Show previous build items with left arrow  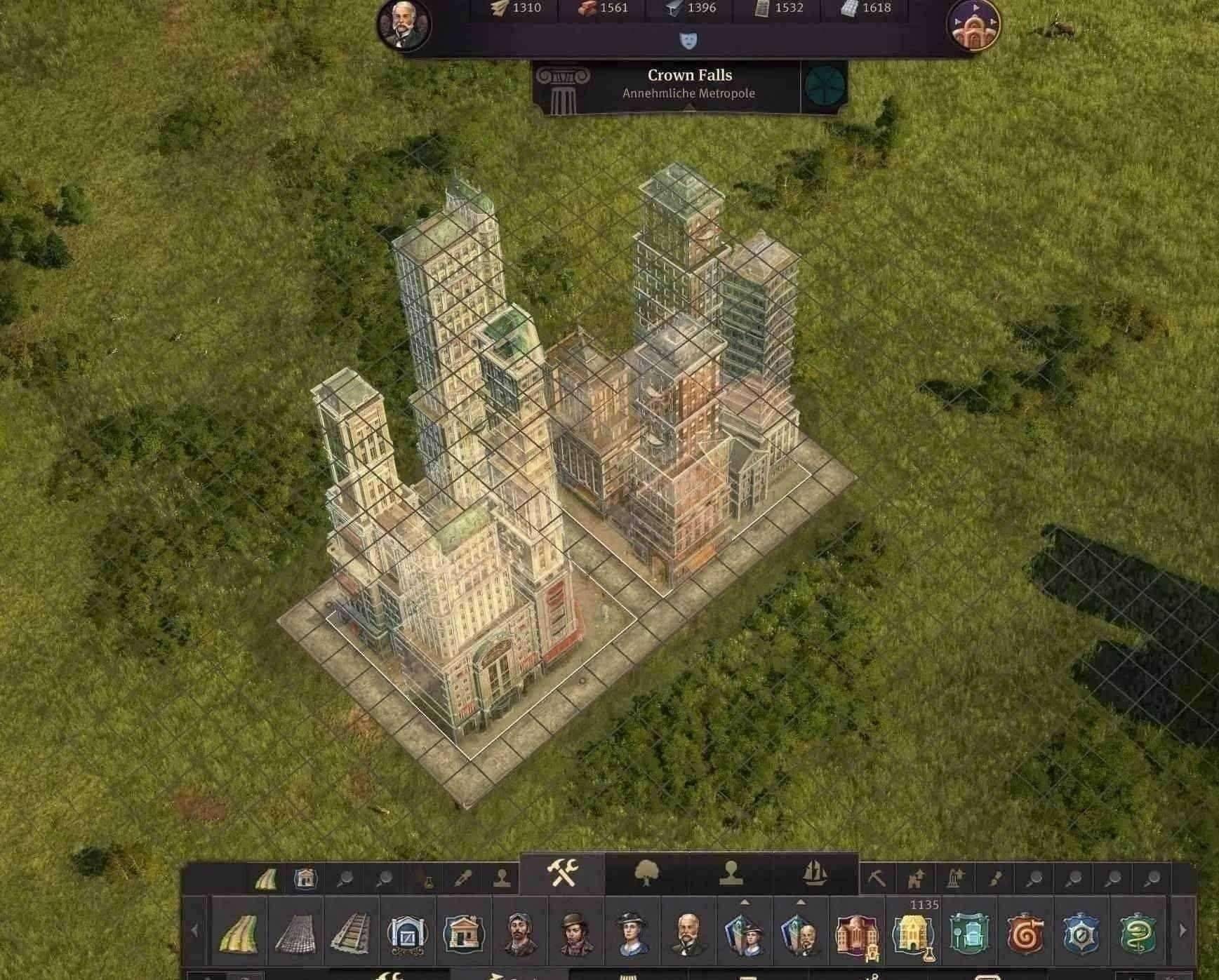(194, 931)
